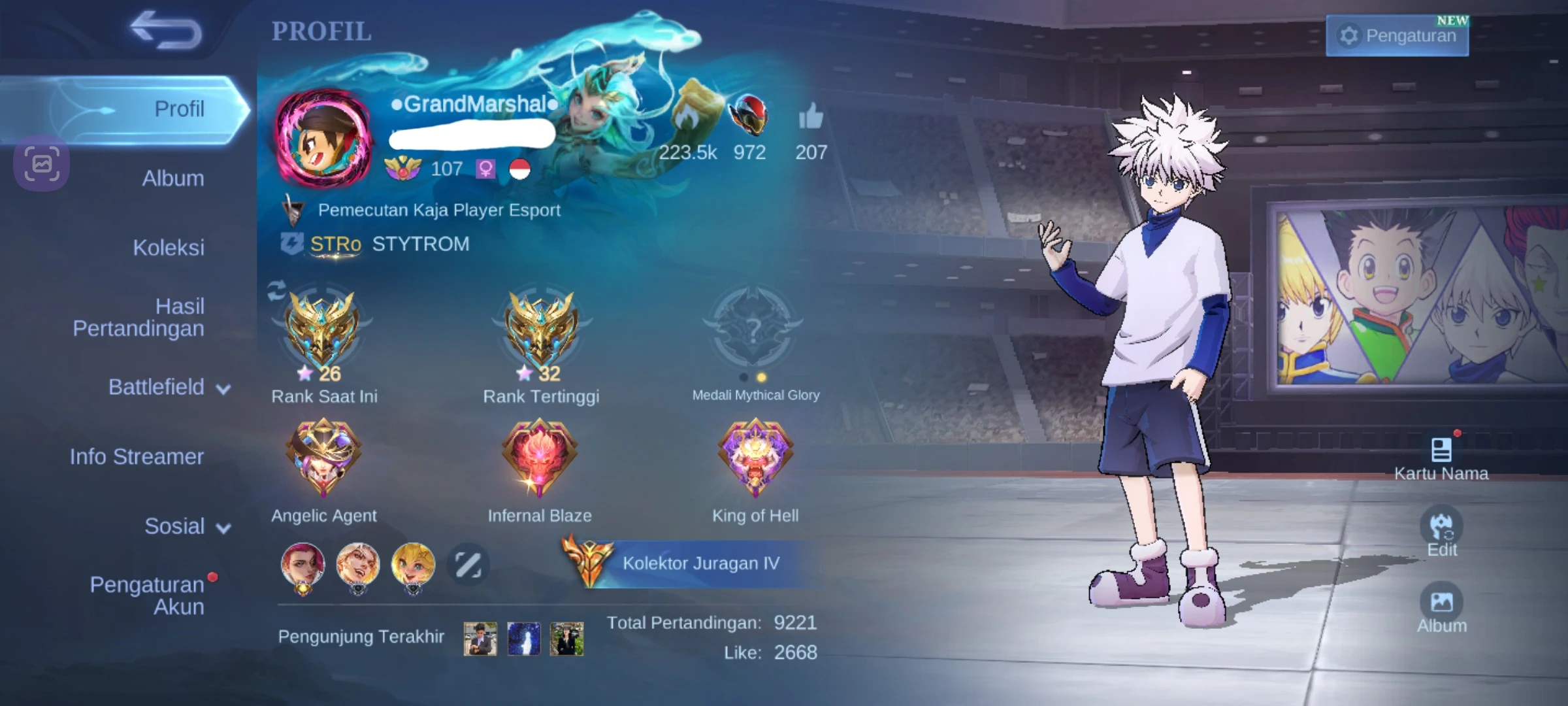The height and width of the screenshot is (706, 1568).
Task: Click the Kolektor Juragan IV banner
Action: click(693, 563)
